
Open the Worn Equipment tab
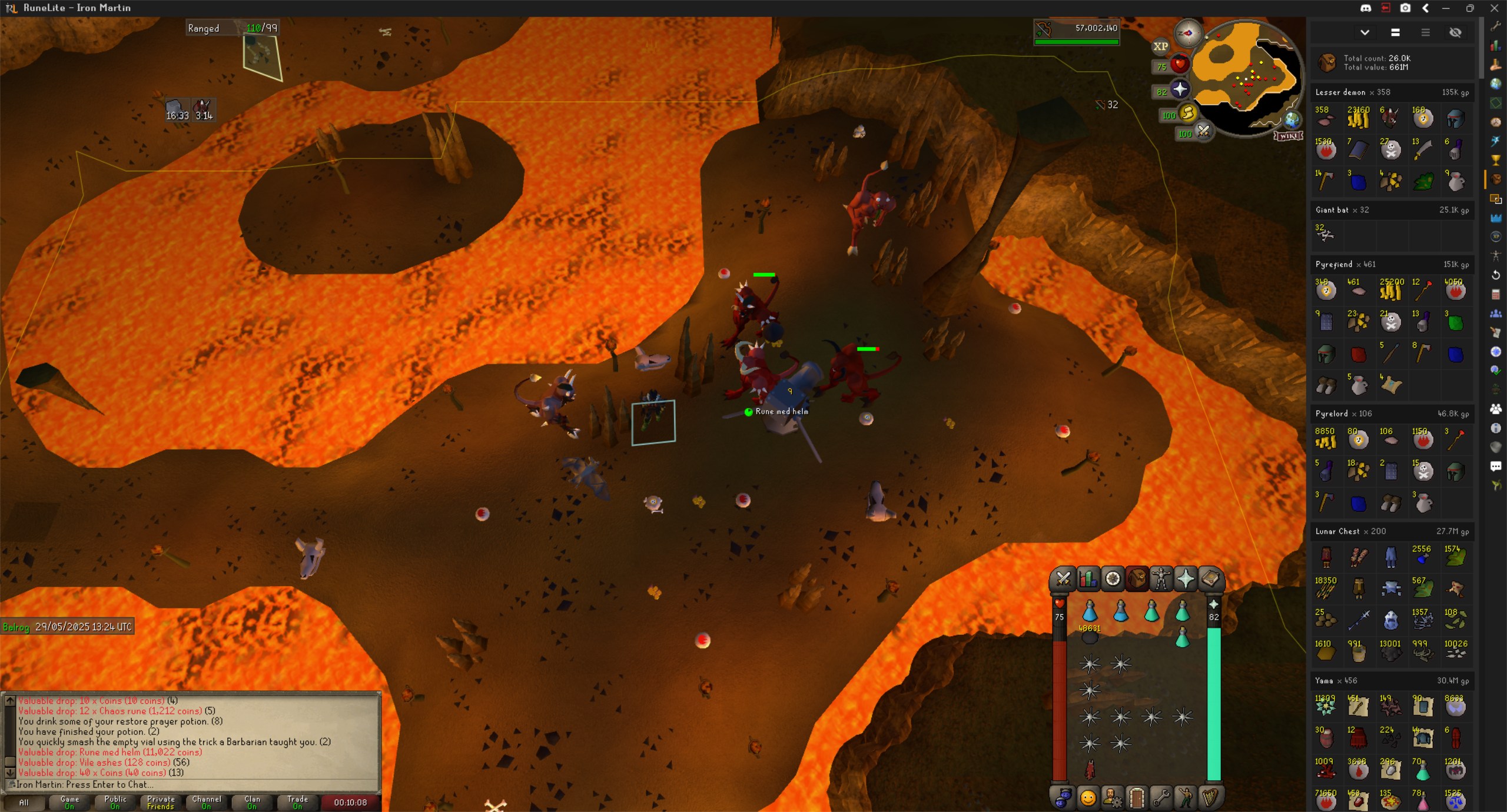coord(1161,579)
